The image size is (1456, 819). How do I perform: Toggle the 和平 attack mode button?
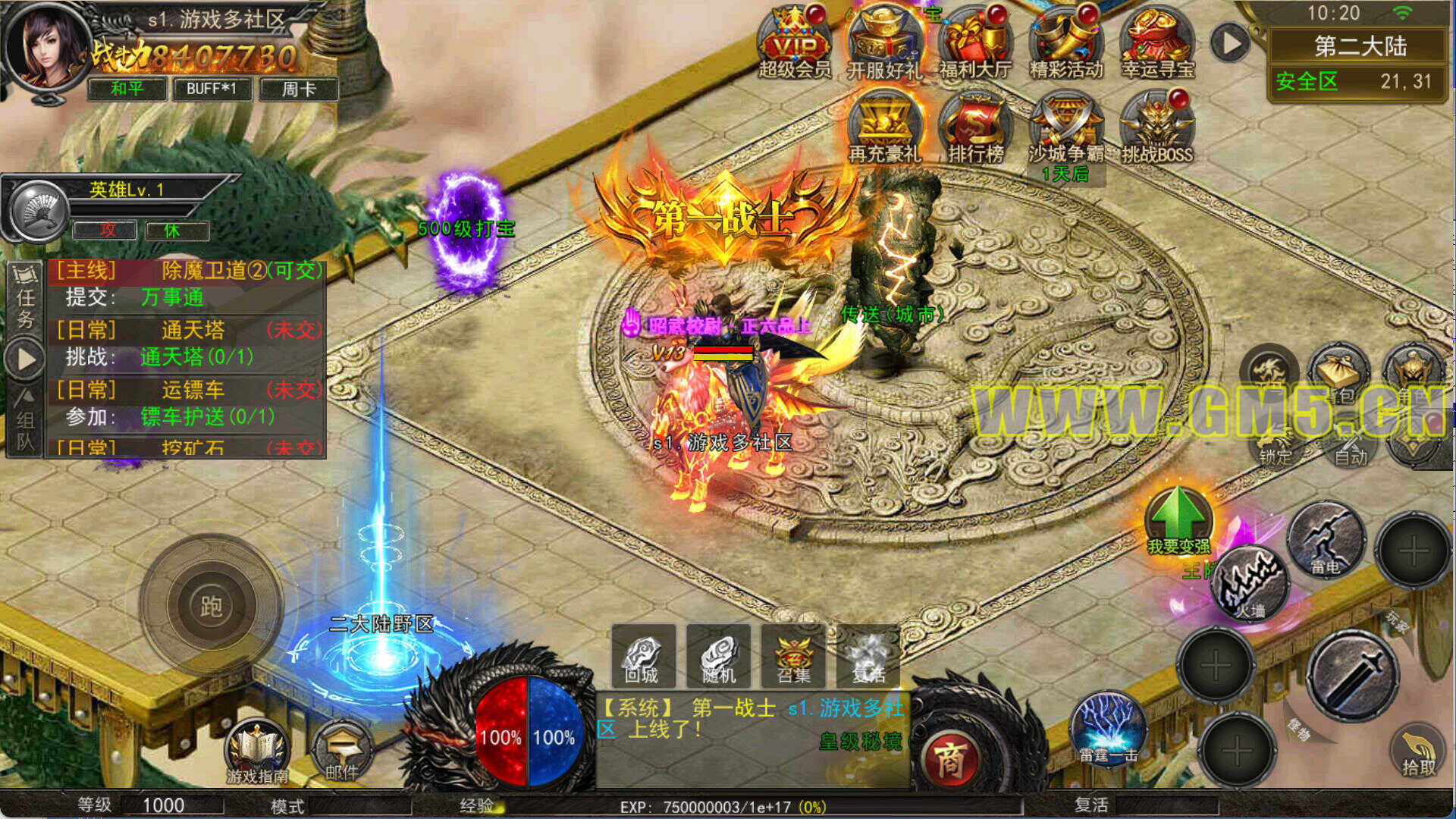tap(127, 89)
